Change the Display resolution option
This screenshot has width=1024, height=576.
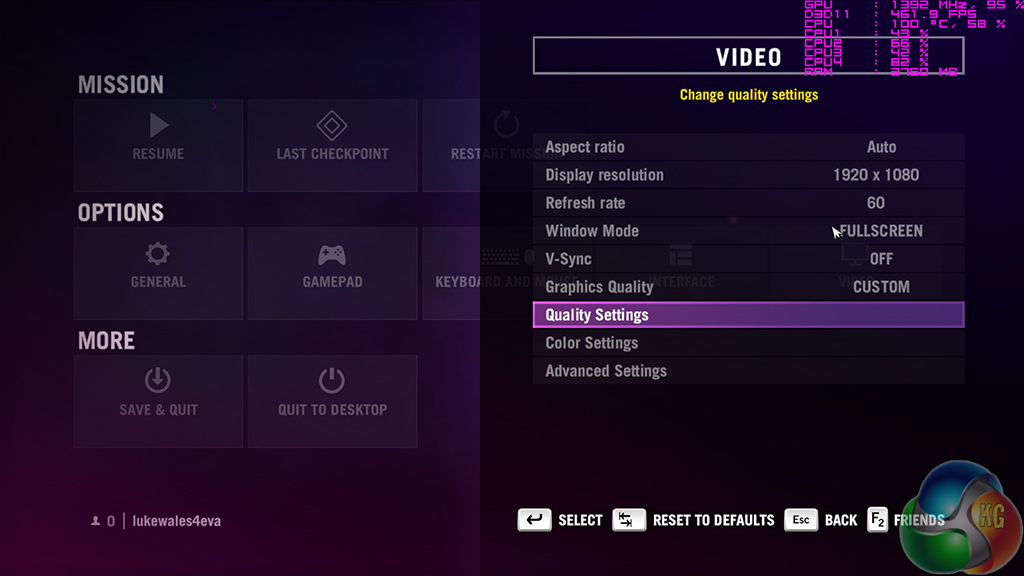748,175
